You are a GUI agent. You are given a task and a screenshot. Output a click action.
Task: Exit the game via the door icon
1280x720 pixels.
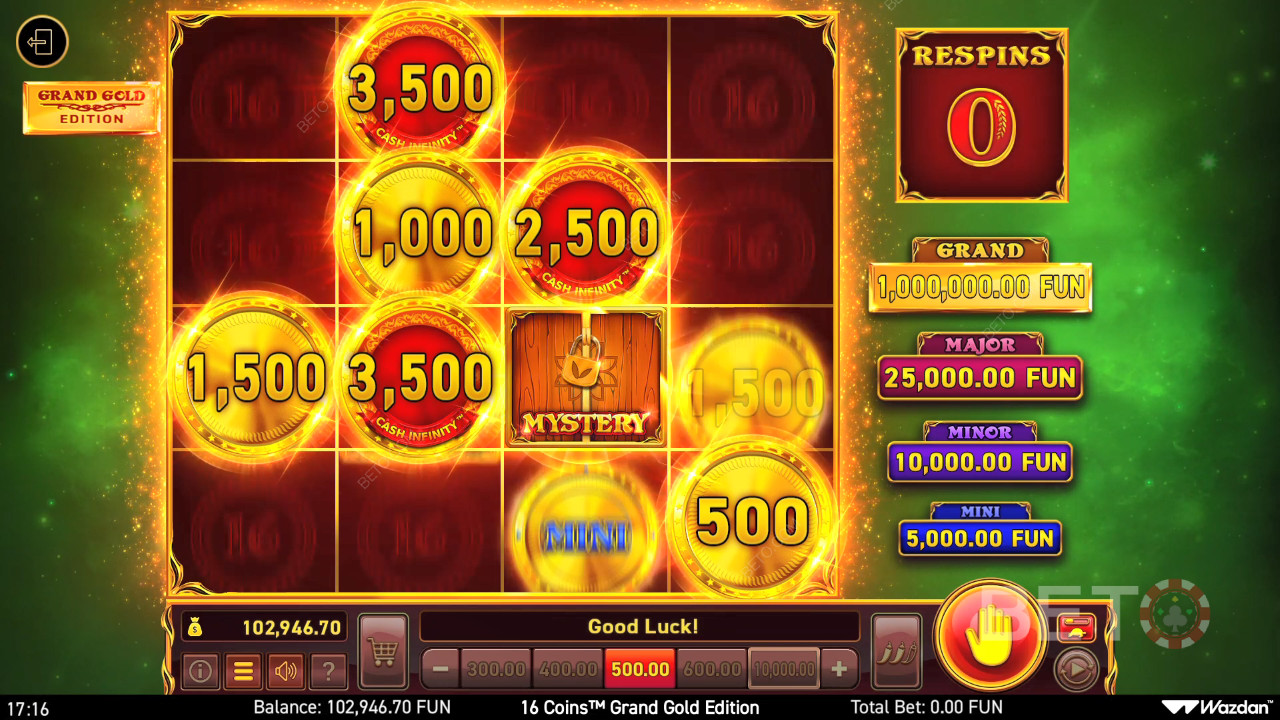pos(42,42)
